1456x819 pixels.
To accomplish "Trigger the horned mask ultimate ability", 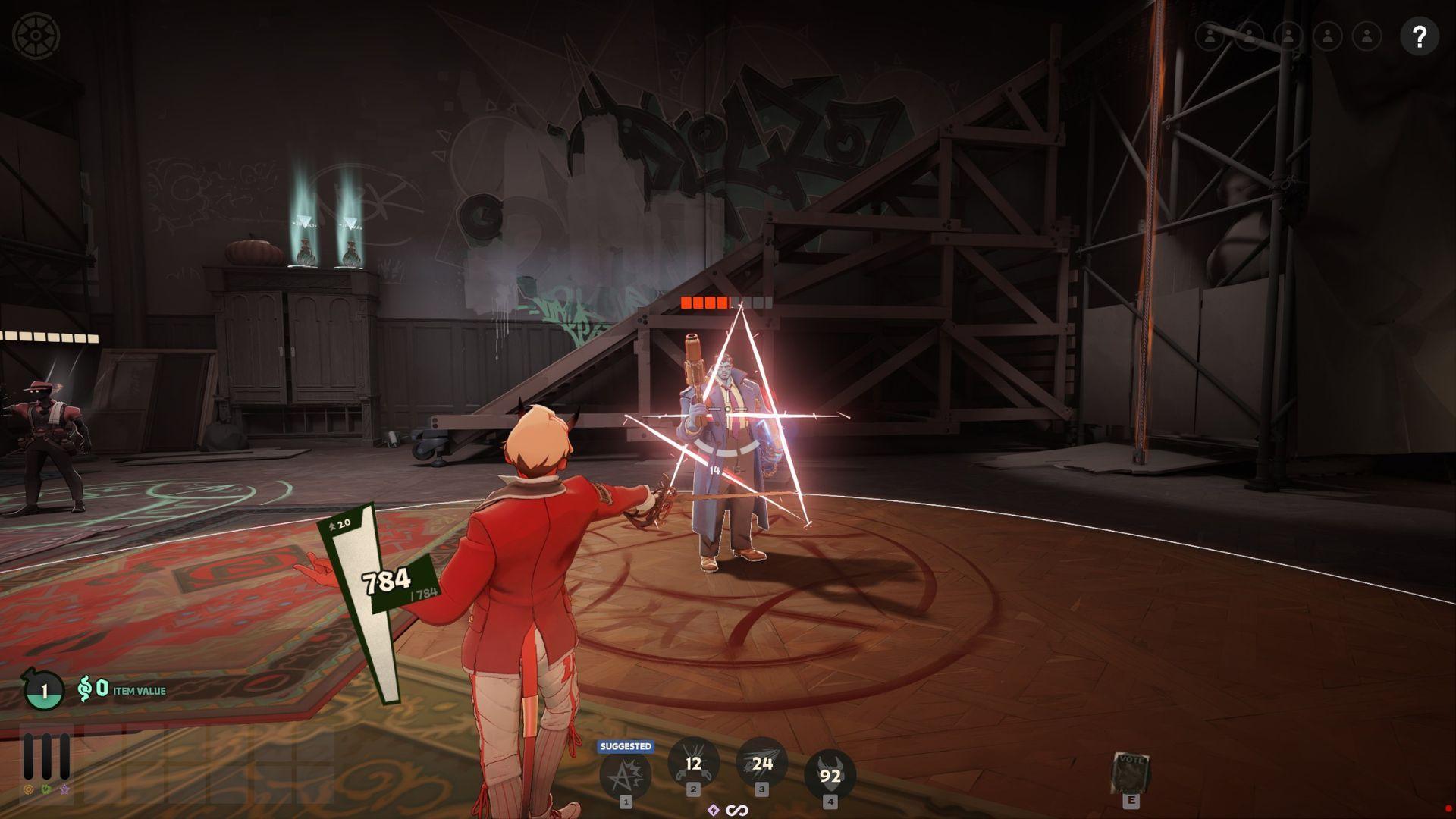I will tap(830, 775).
